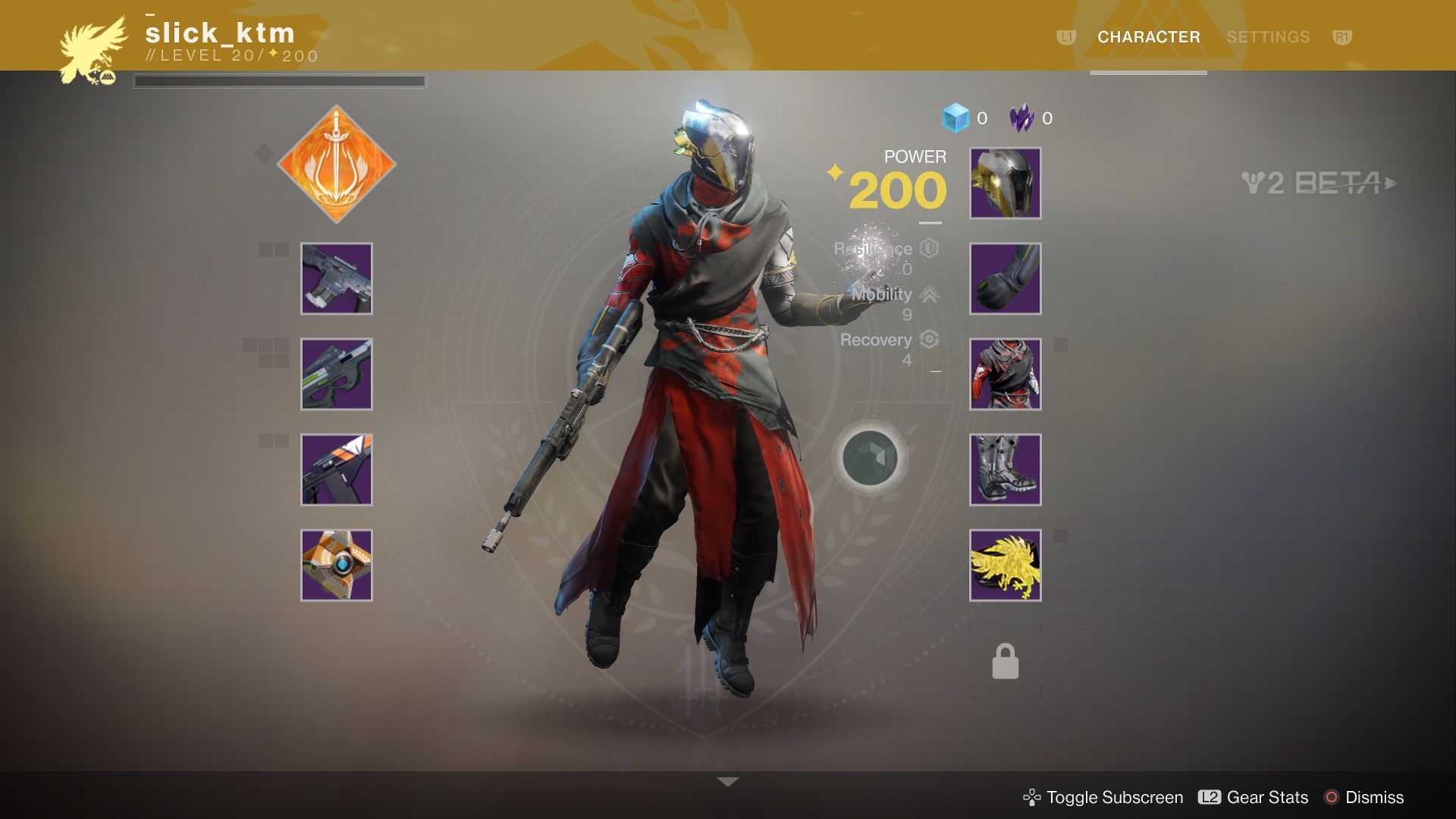1456x819 pixels.
Task: Switch to the Settings tab
Action: pos(1269,36)
